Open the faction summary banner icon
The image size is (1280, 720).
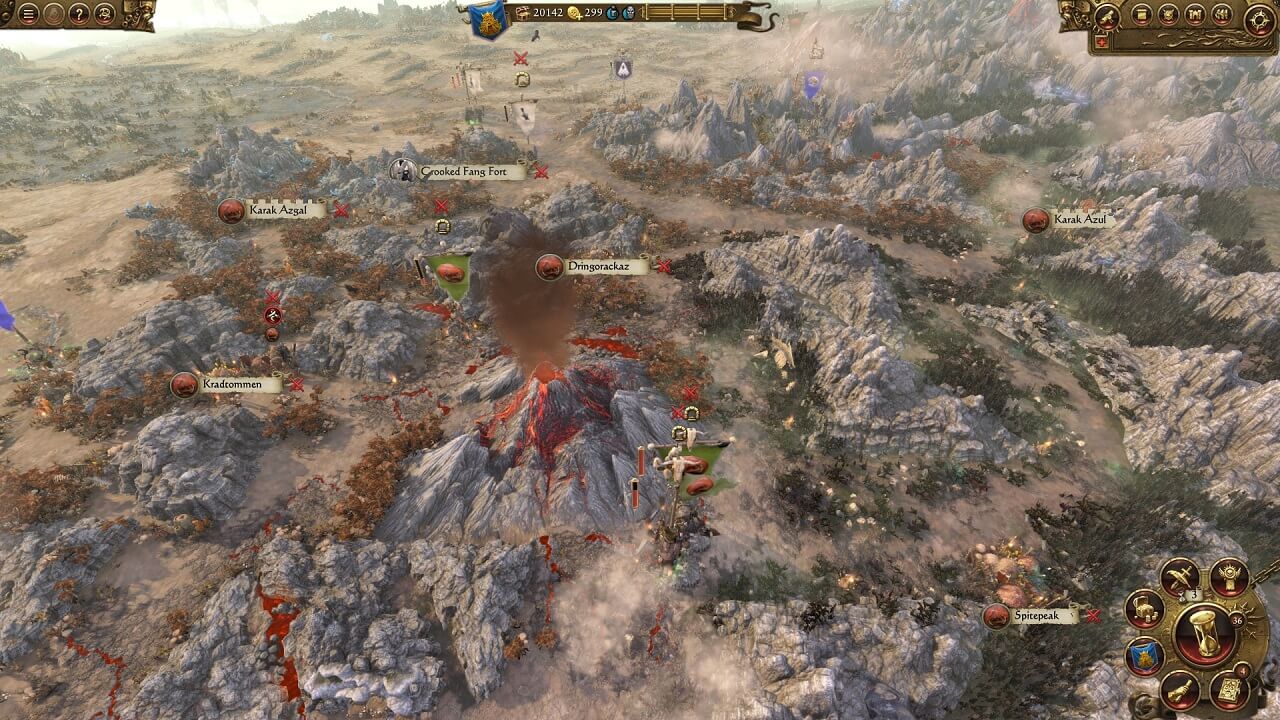[x=1144, y=654]
